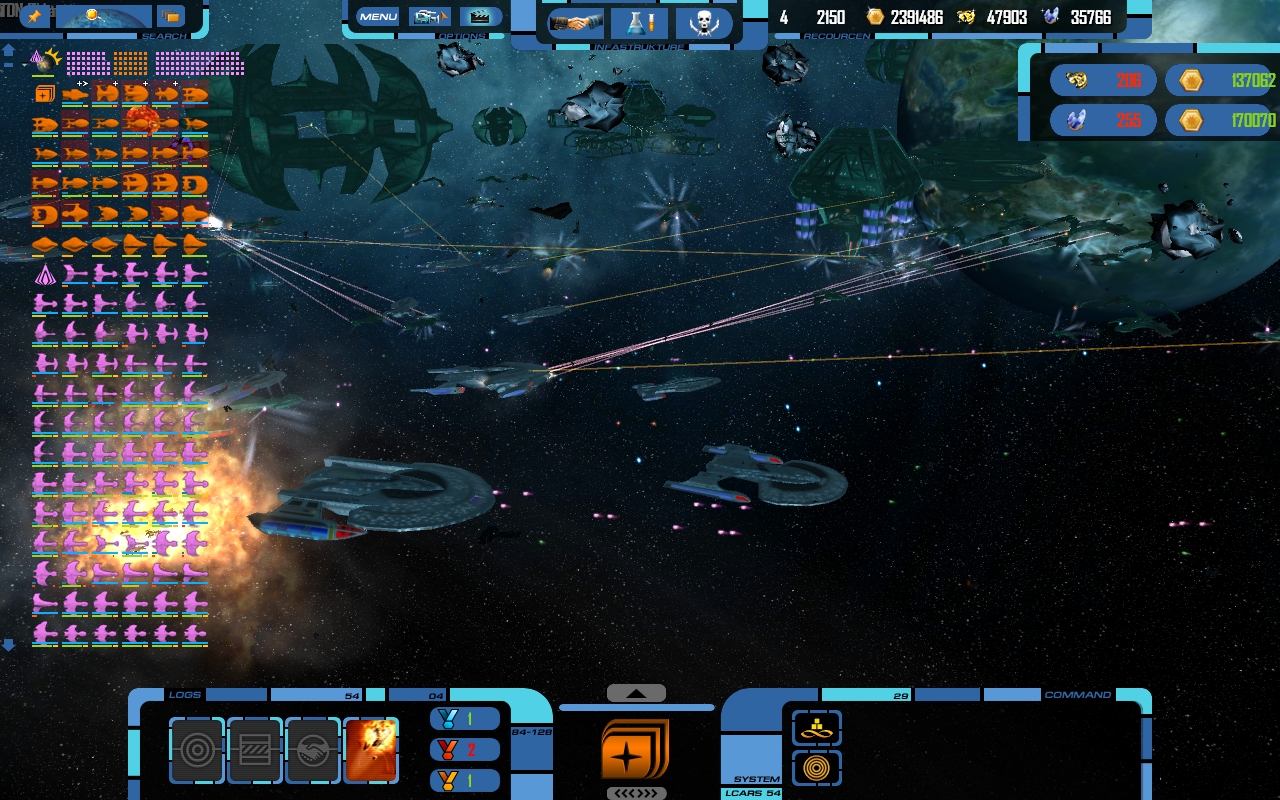This screenshot has width=1280, height=800.
Task: Click the striped panel log button
Action: tap(255, 750)
